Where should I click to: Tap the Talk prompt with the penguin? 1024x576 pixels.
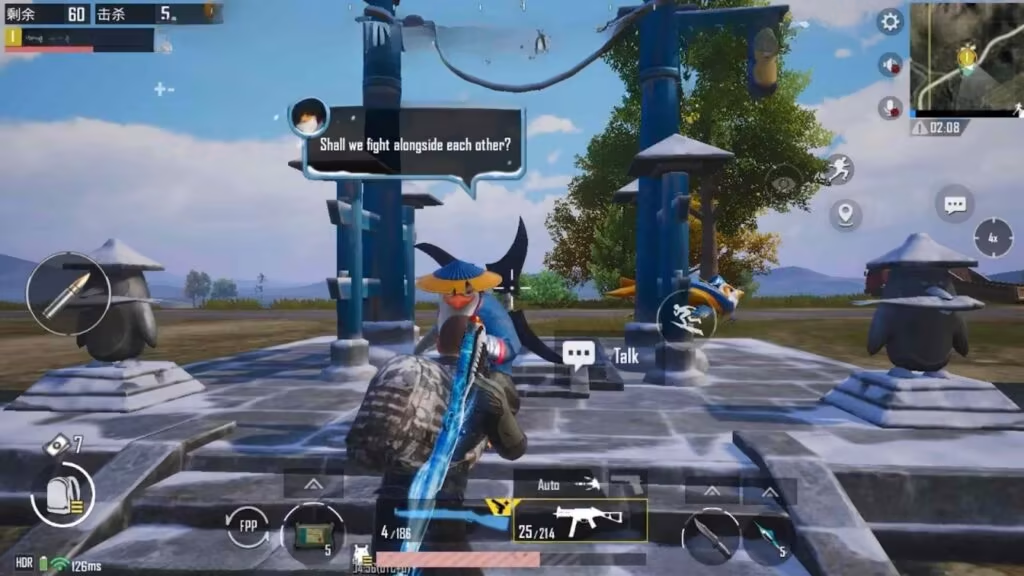[603, 355]
